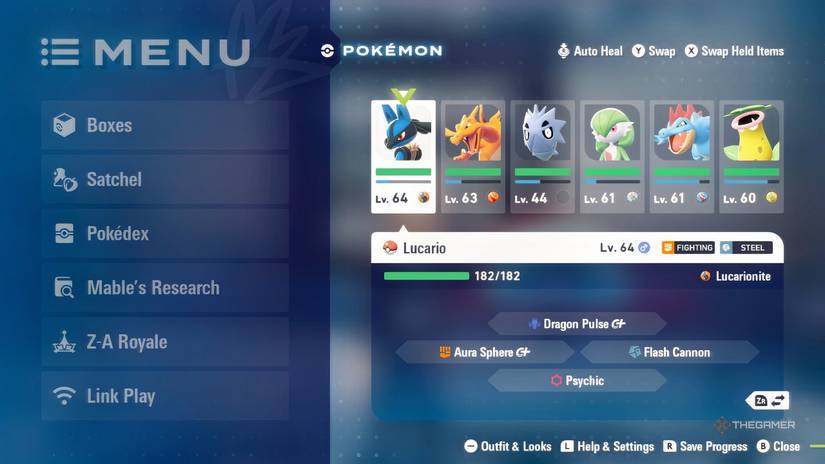Open Z-A Royale menu option
This screenshot has height=464, width=825.
(x=165, y=342)
